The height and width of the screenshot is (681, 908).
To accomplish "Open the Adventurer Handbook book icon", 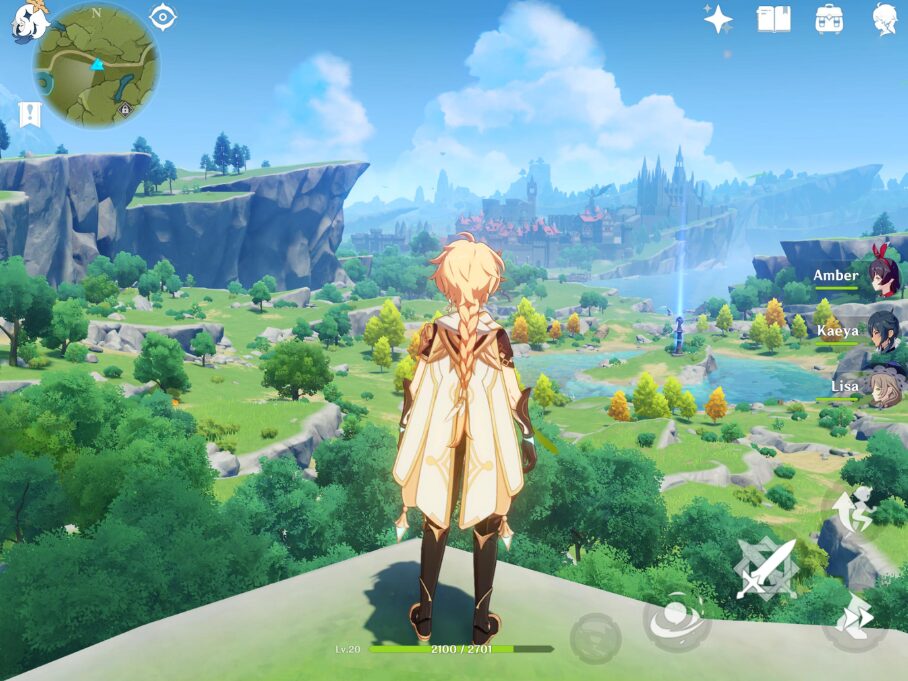I will pyautogui.click(x=773, y=19).
